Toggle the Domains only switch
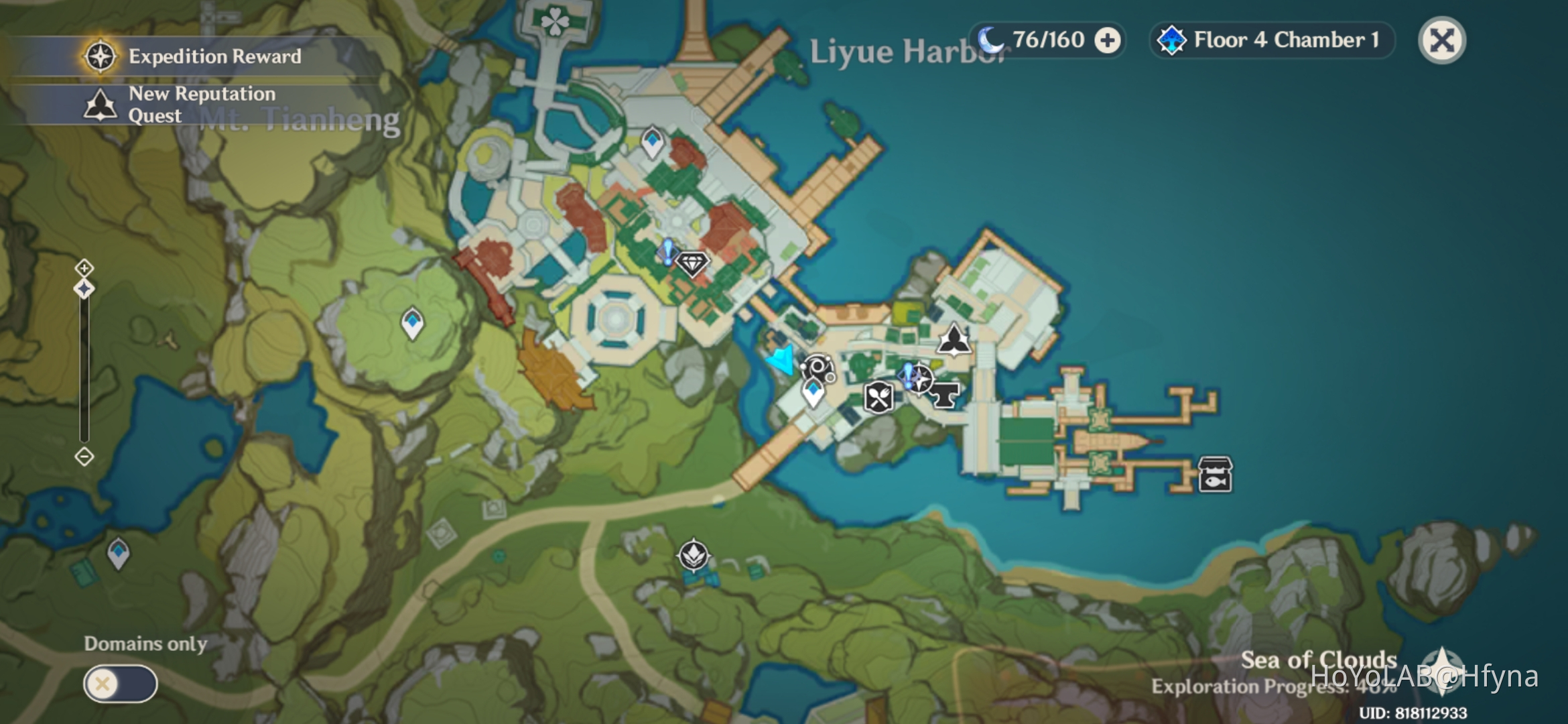 coord(121,684)
